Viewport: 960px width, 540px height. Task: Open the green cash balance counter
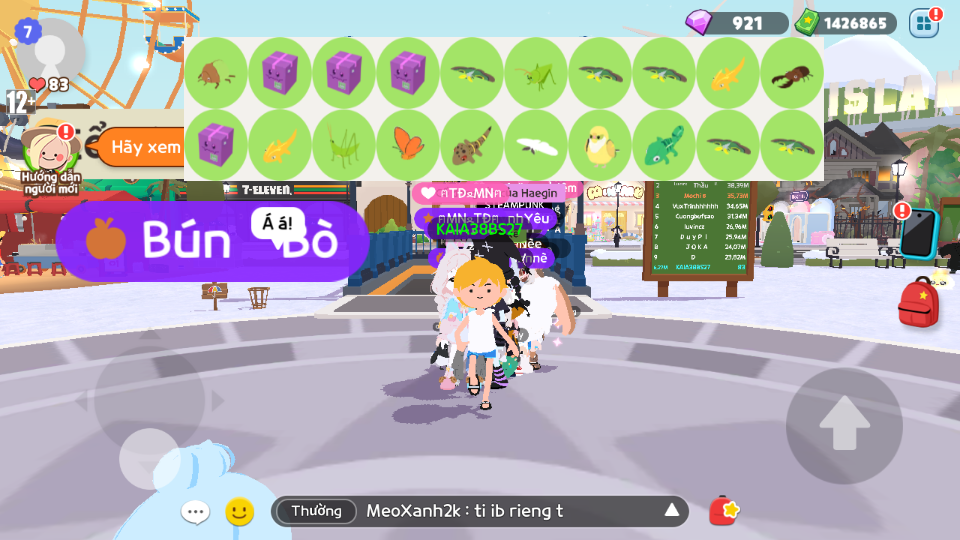coord(846,23)
